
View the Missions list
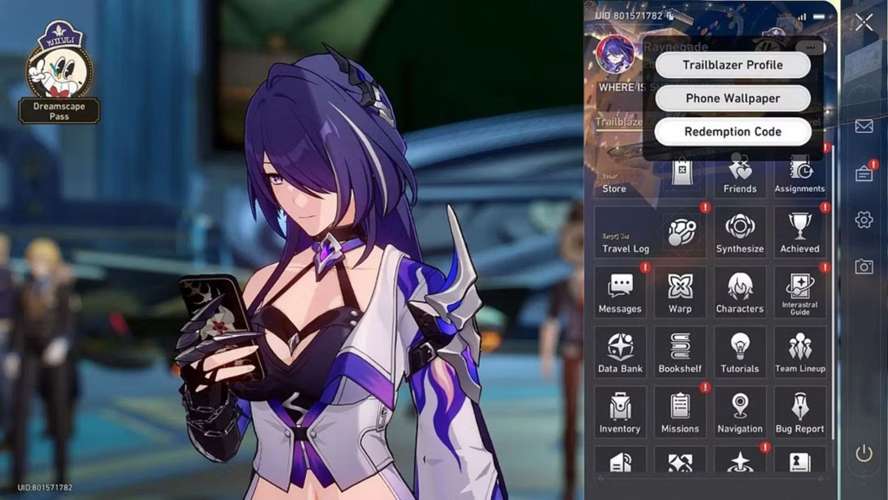point(680,413)
